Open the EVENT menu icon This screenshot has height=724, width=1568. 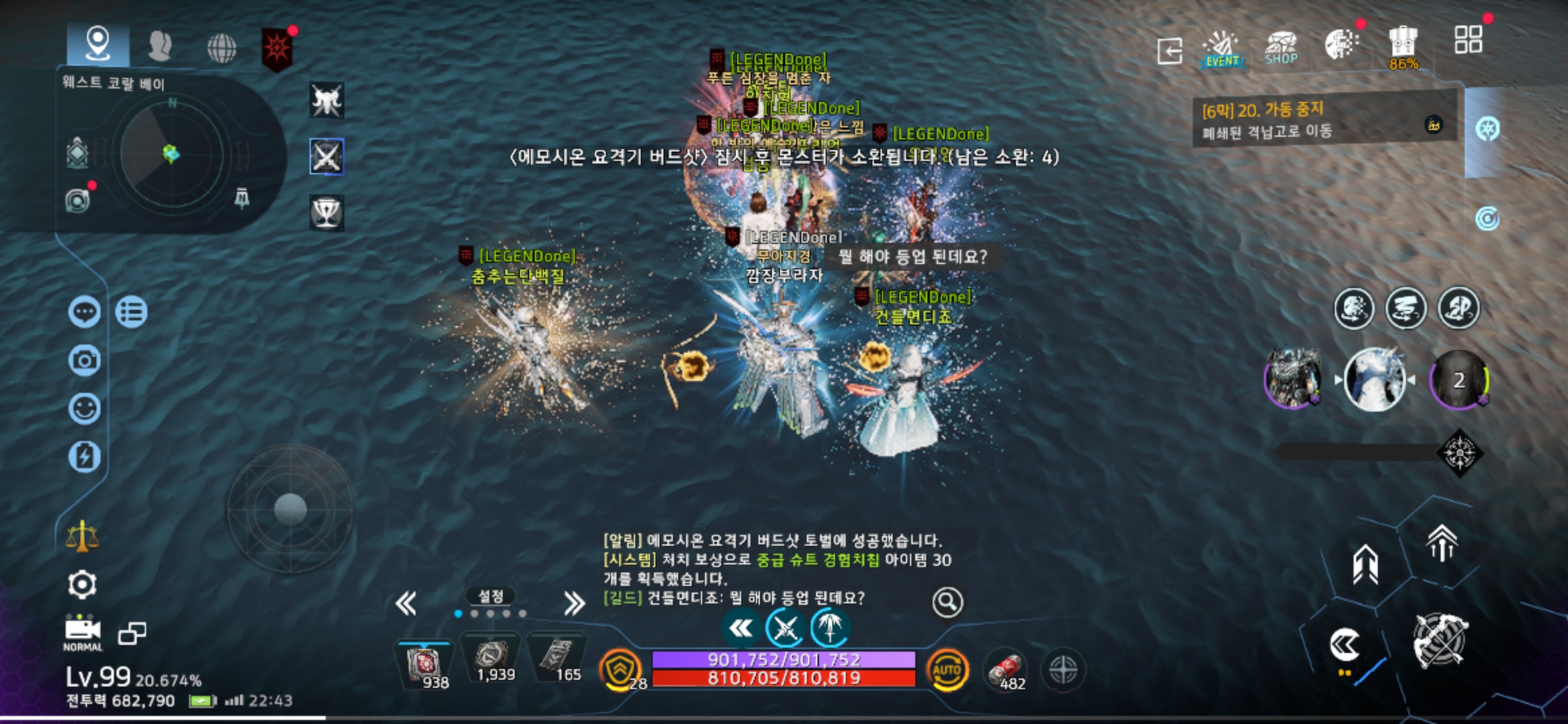1222,50
